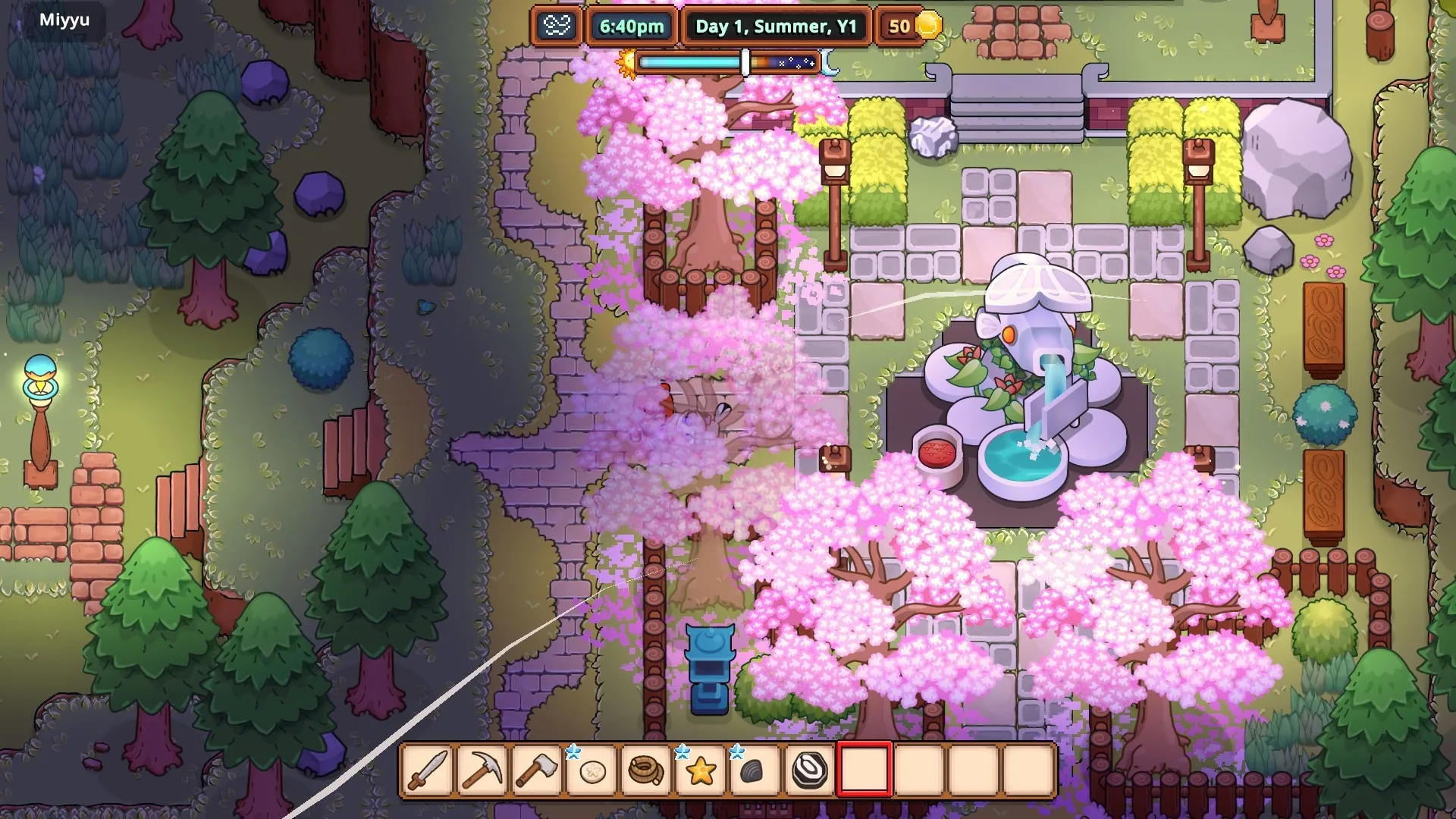Select the sand dollar slot
Image resolution: width=1456 pixels, height=819 pixels.
point(591,771)
